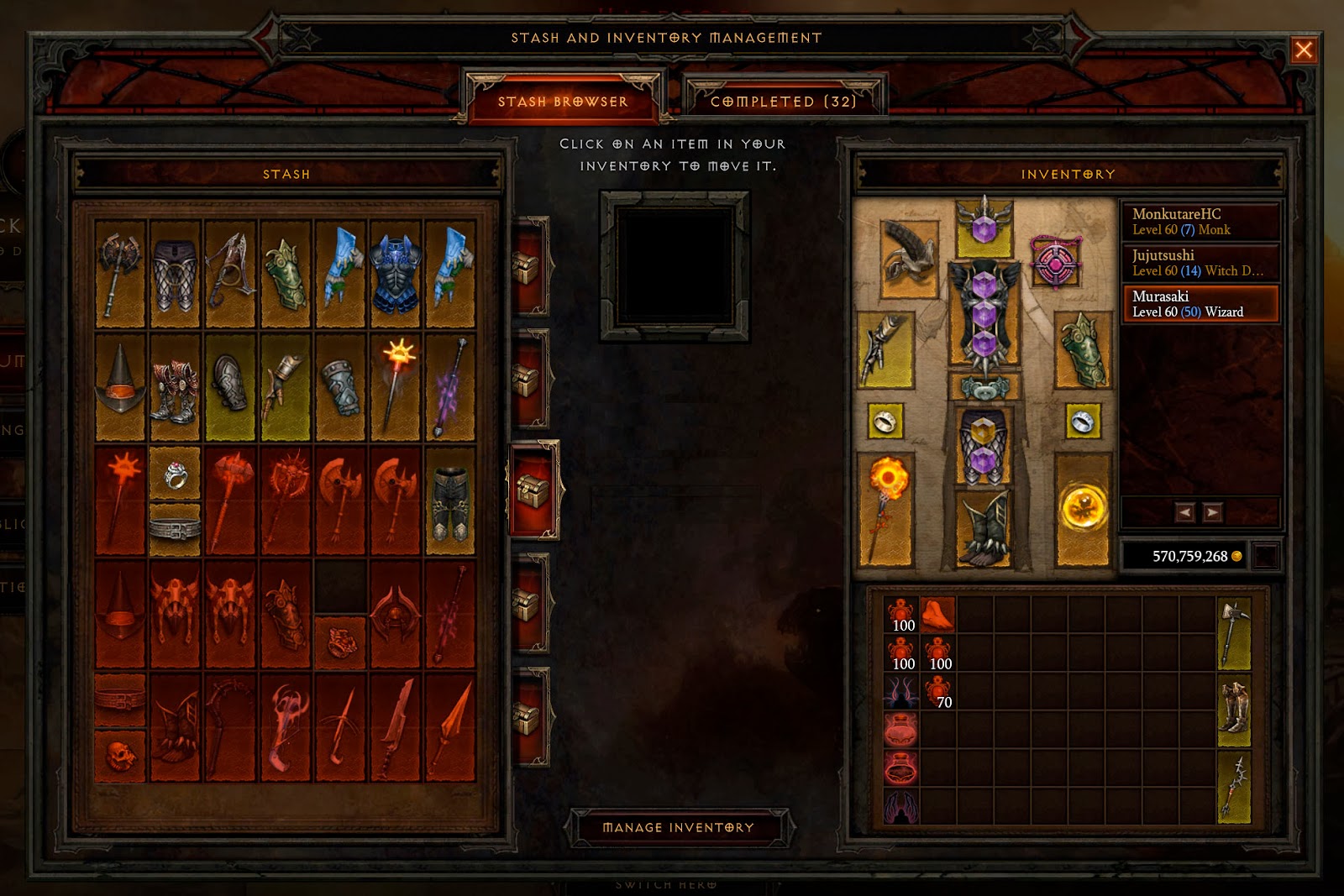
Task: Open the Completed (32) tab
Action: 783,102
